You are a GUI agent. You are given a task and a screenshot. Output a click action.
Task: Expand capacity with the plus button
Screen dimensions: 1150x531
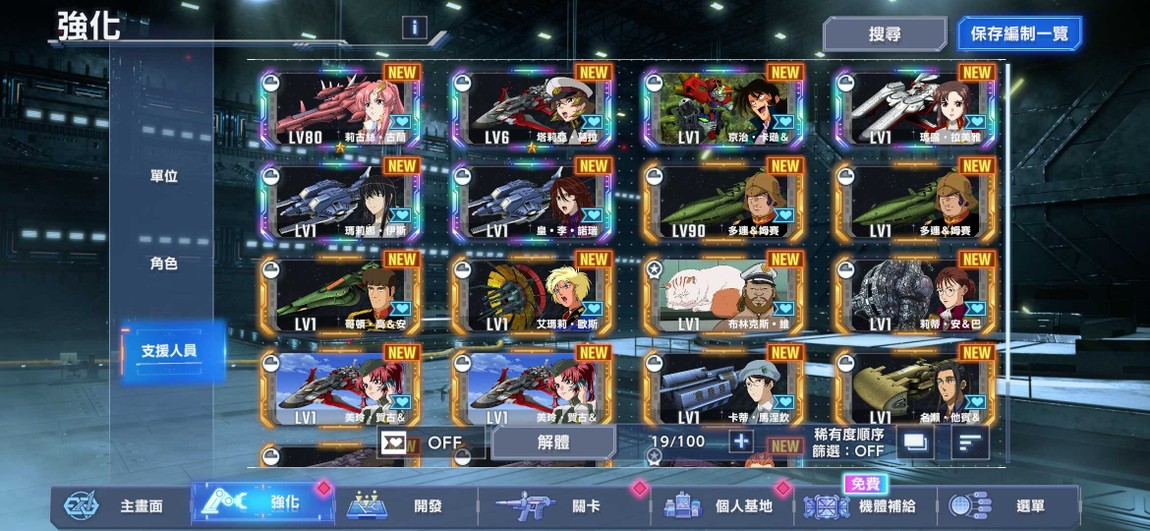pyautogui.click(x=741, y=442)
